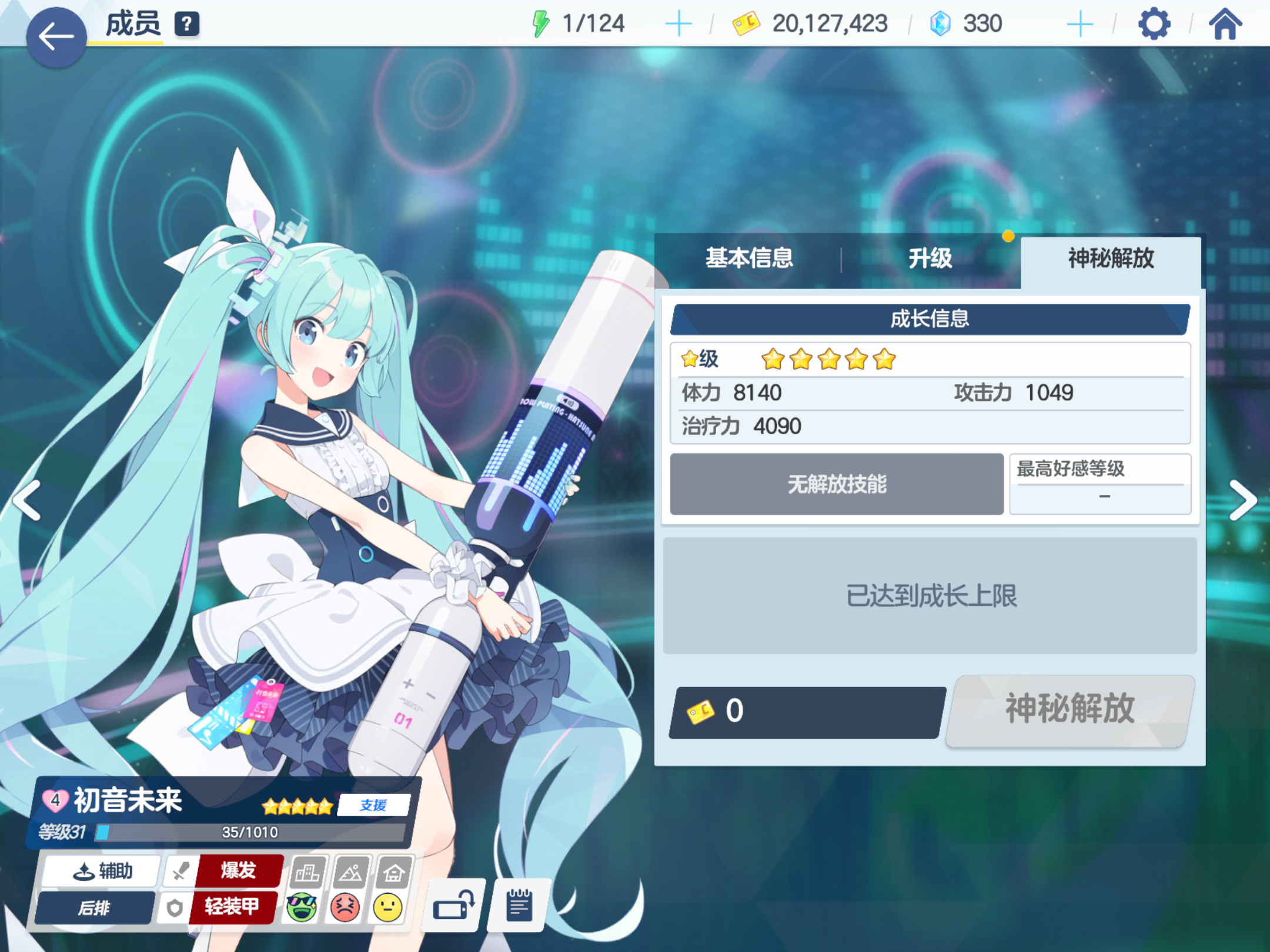Click the level 31 experience progress bar

tap(253, 832)
